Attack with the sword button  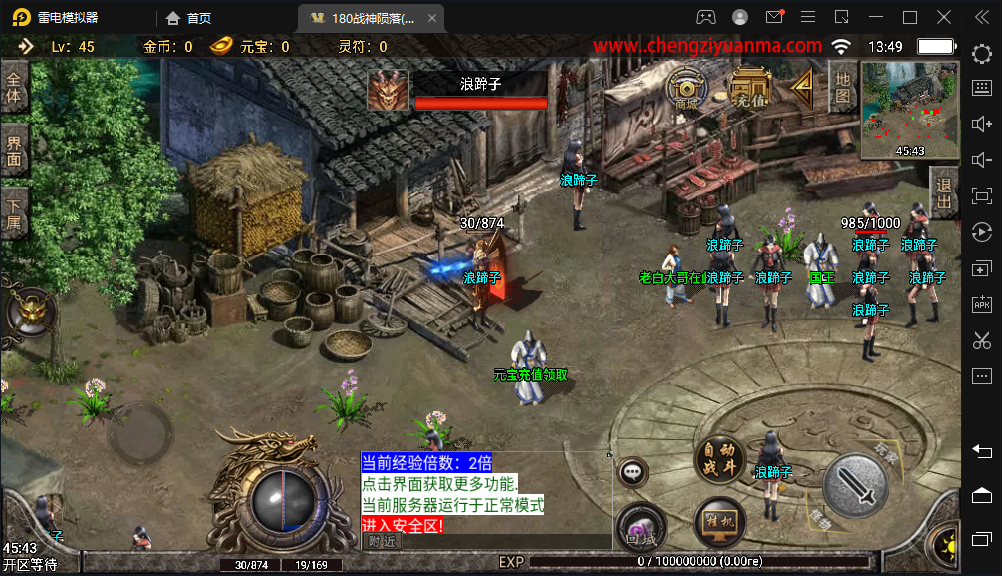tap(856, 487)
